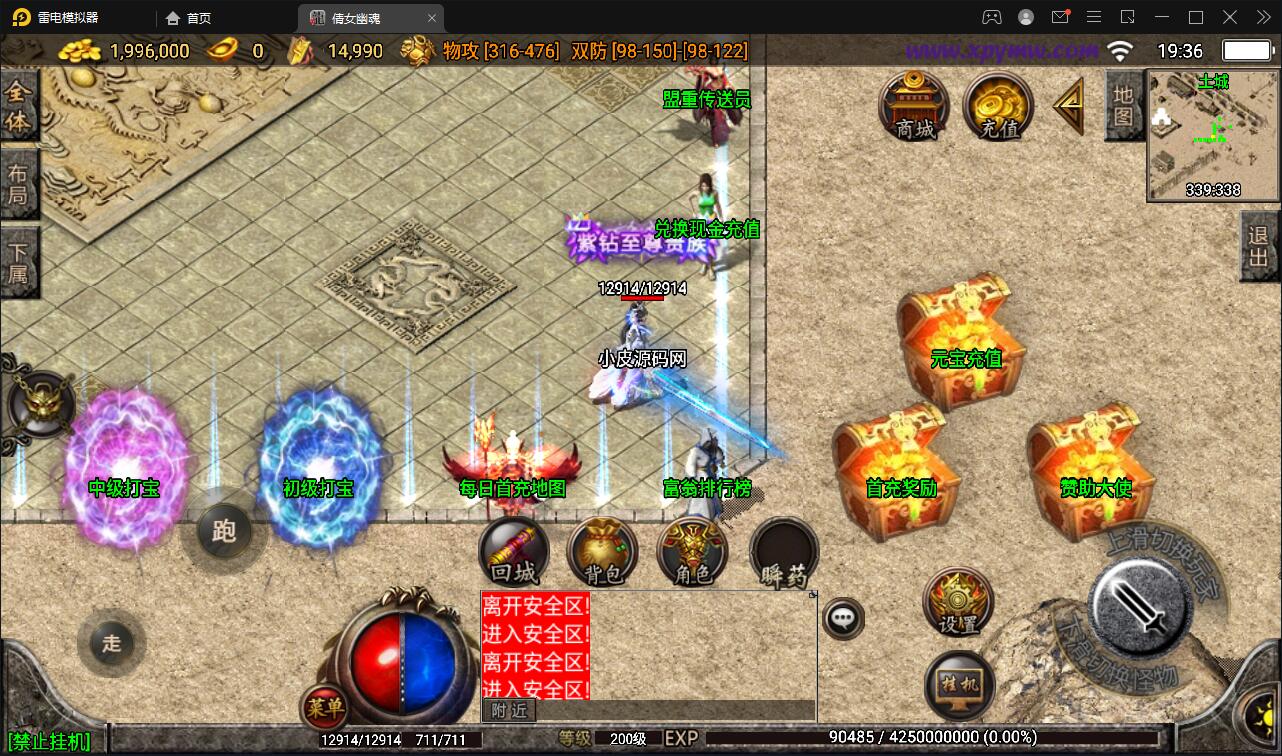Image resolution: width=1282 pixels, height=756 pixels.
Task: Open the 商城 shop icon
Action: point(914,106)
